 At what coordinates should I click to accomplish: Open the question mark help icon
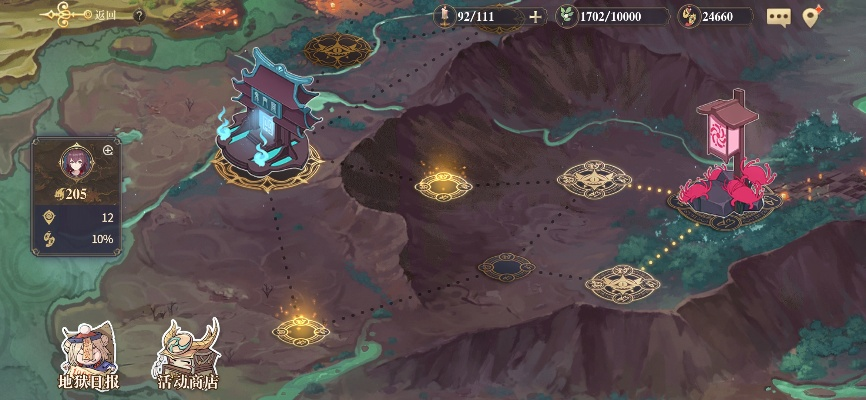point(139,15)
